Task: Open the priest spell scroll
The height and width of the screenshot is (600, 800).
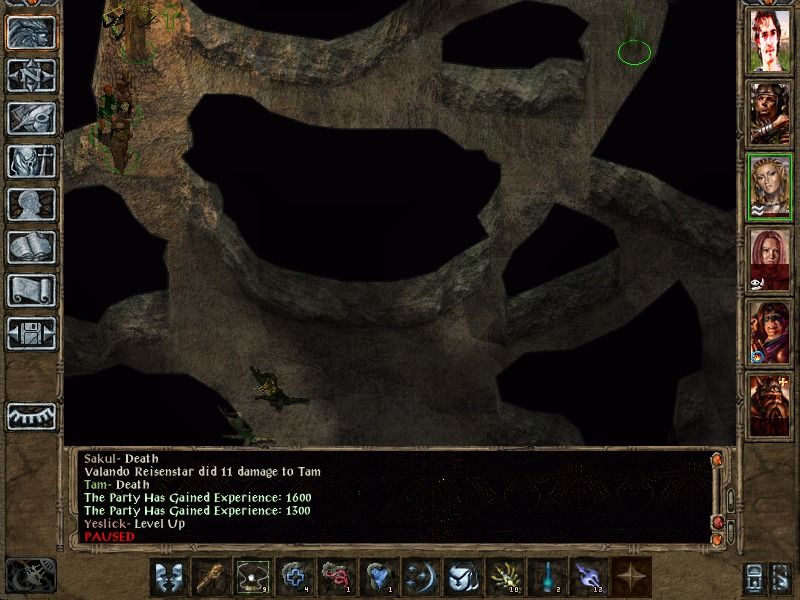Action: [31, 290]
